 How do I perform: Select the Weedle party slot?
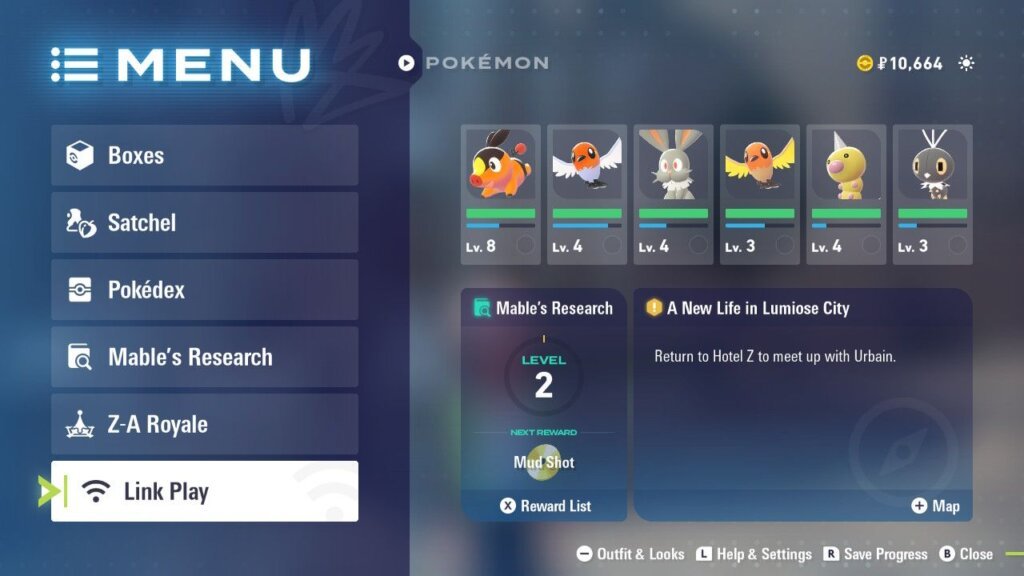click(x=846, y=194)
